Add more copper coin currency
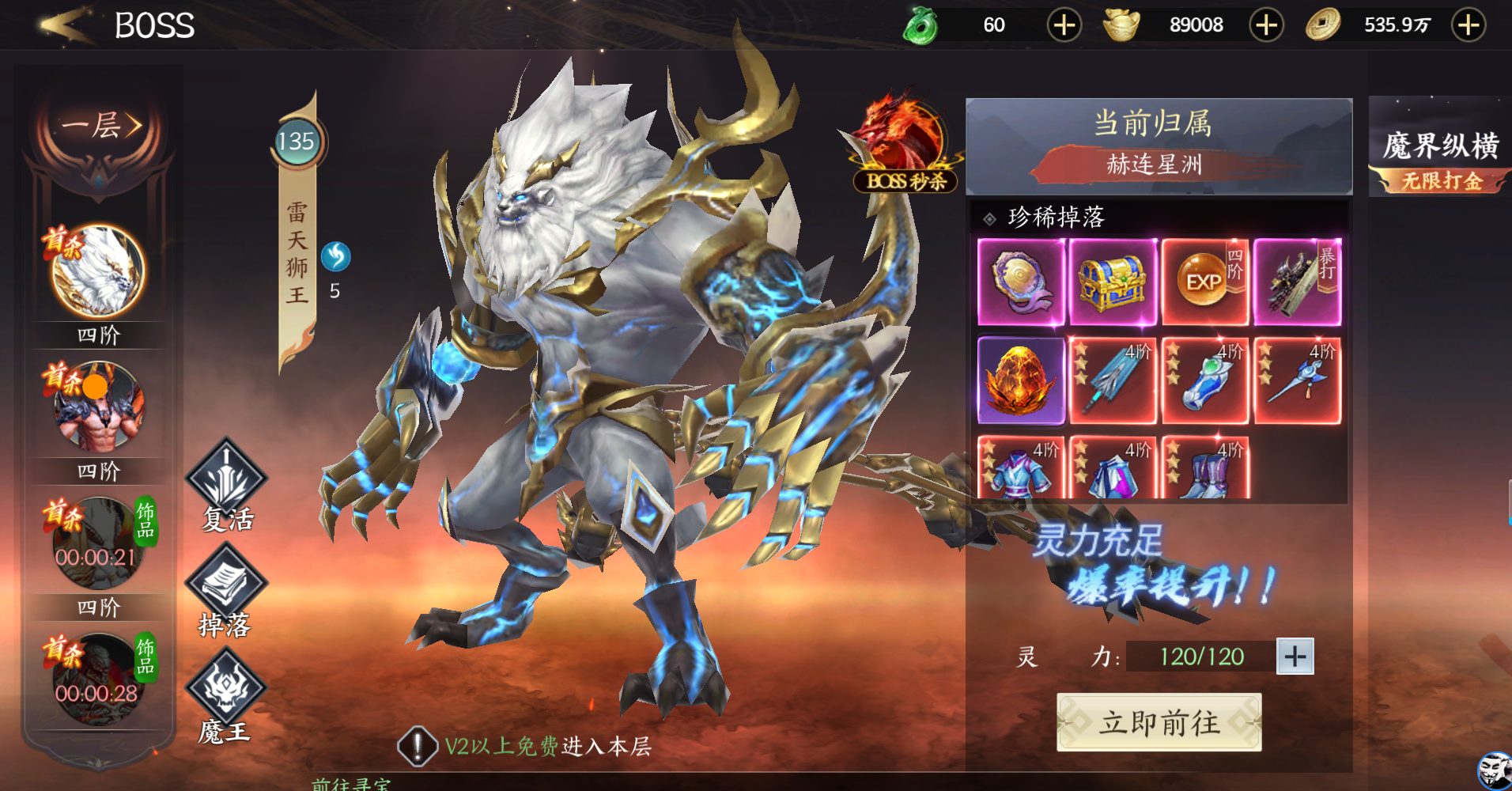The height and width of the screenshot is (791, 1512). click(1469, 25)
